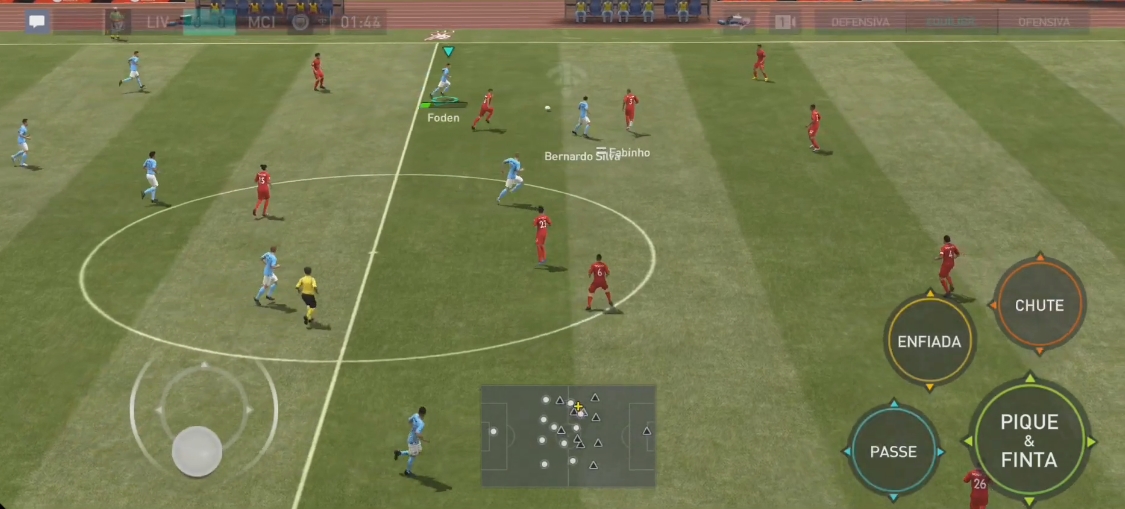Screen dimensions: 1125x509
Task: Select the DEFENSIVA tactic
Action: pyautogui.click(x=859, y=21)
